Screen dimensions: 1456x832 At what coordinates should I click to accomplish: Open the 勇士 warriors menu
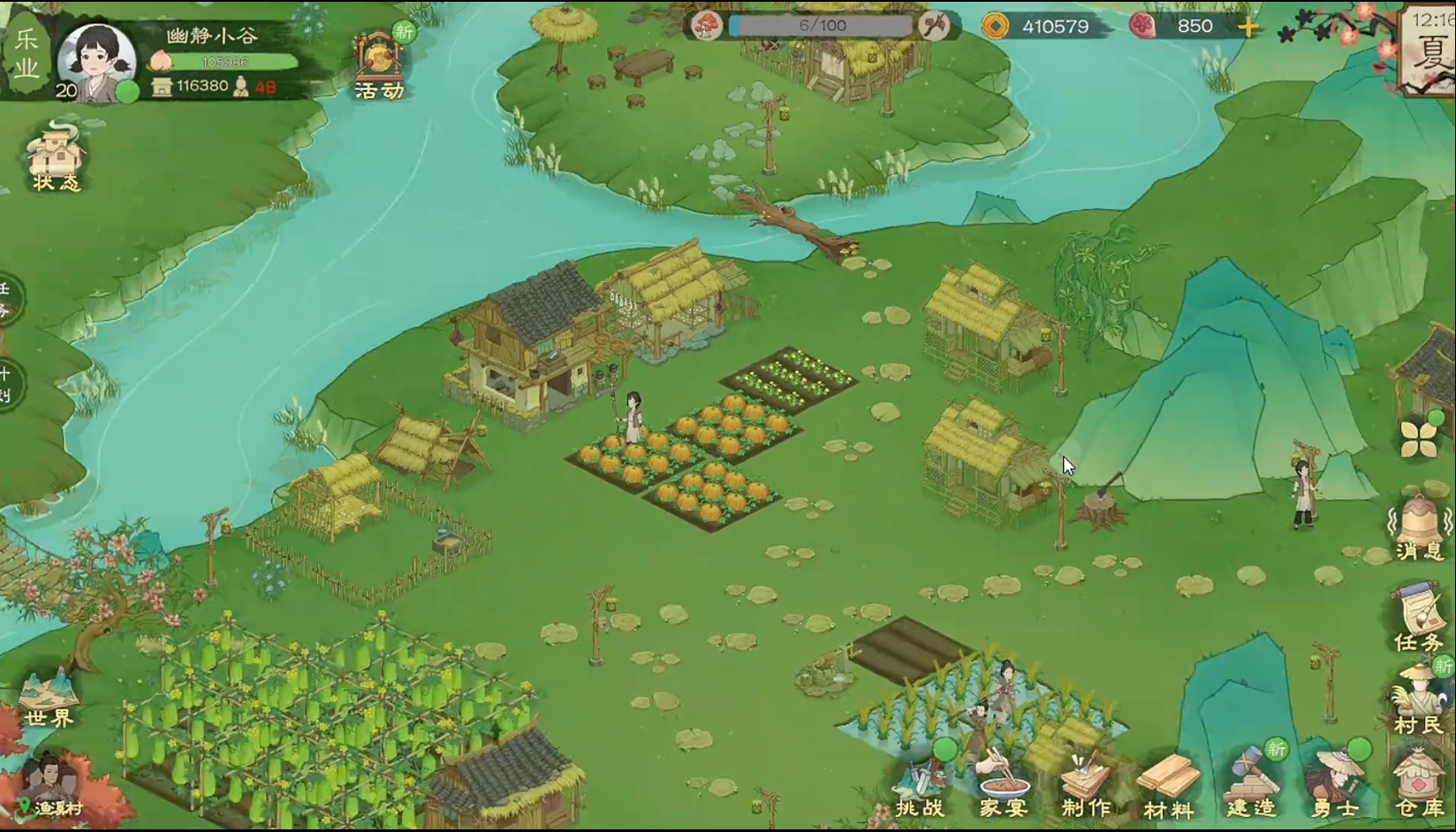[1335, 784]
